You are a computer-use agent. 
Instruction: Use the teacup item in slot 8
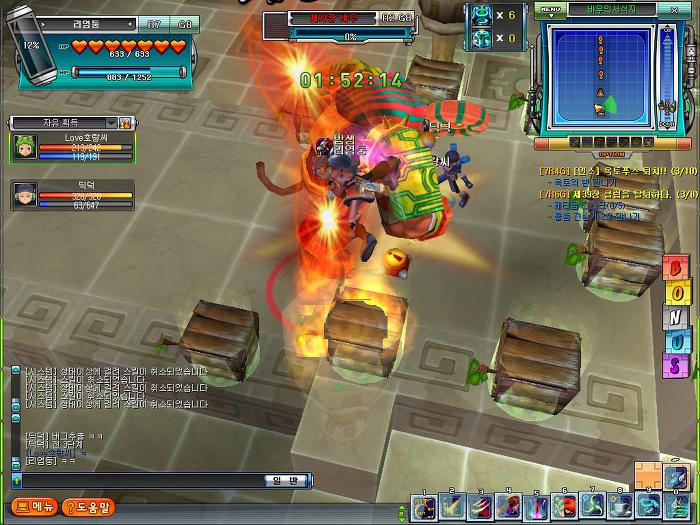[620, 507]
